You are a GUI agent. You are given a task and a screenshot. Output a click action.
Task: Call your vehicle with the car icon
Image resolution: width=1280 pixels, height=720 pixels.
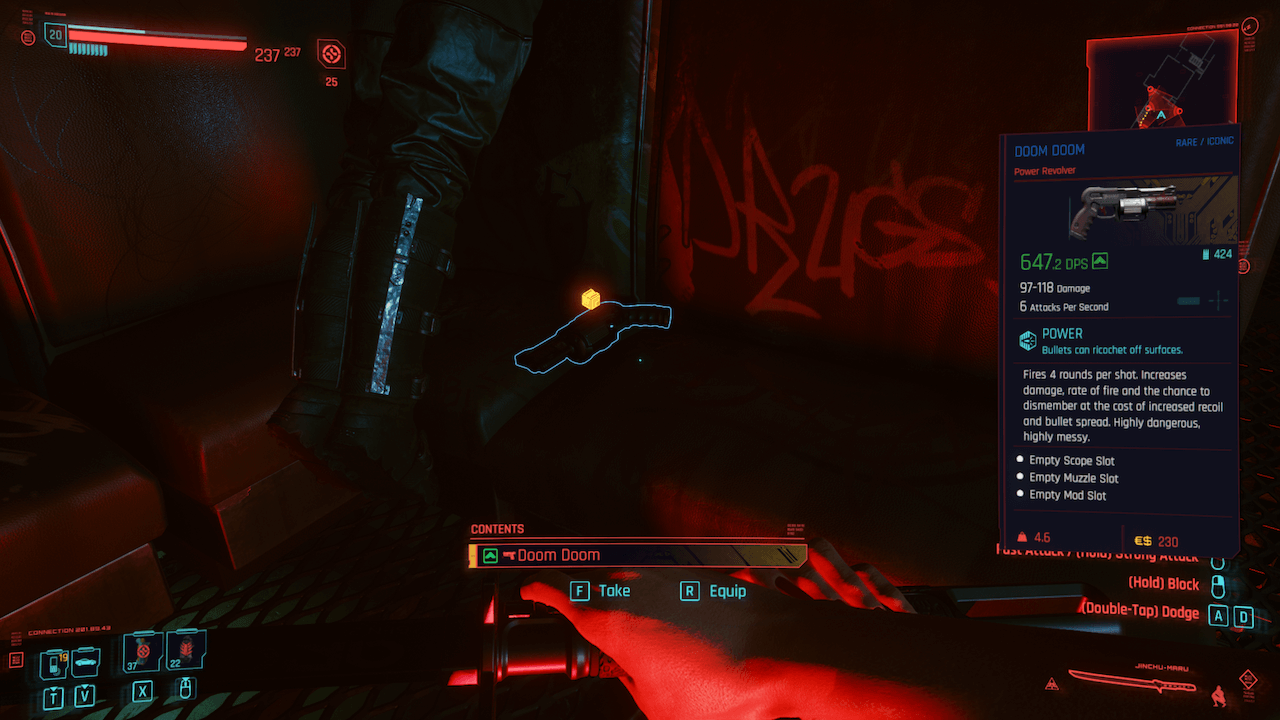[86, 662]
